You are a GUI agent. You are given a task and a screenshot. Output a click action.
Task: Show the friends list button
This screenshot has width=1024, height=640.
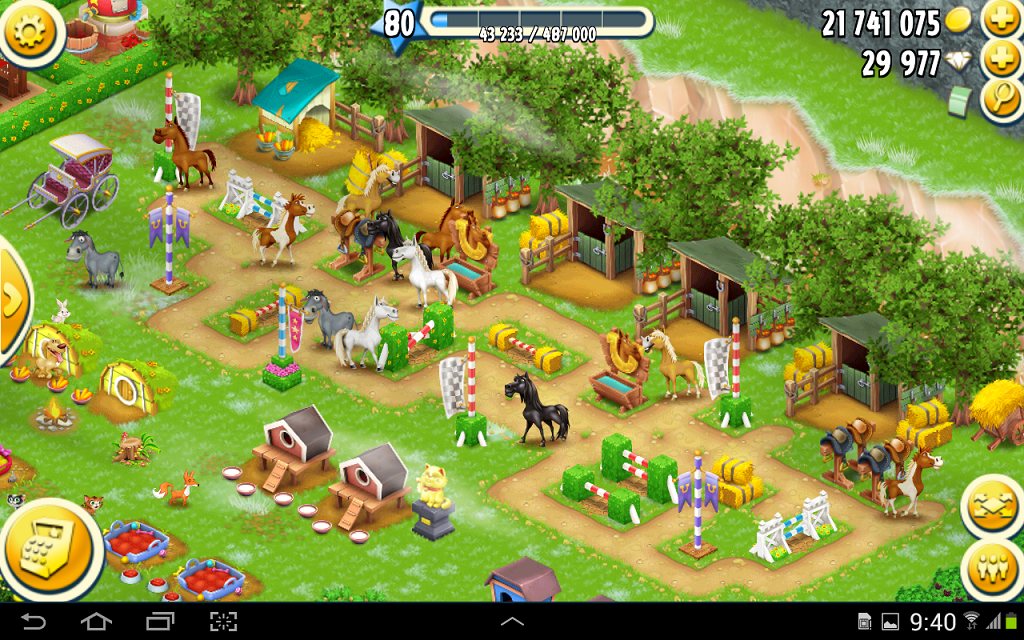click(994, 568)
